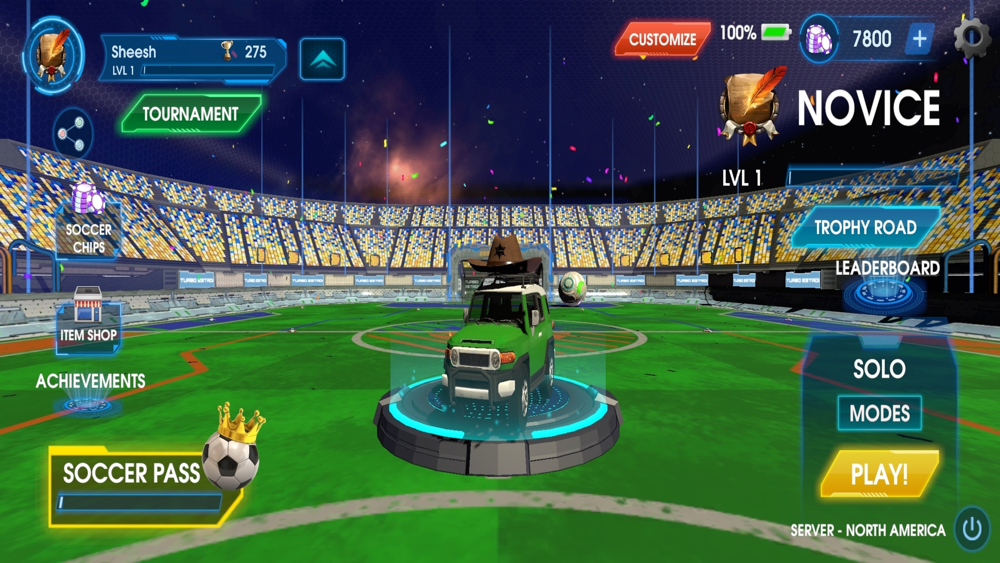The width and height of the screenshot is (1000, 563).
Task: Add more chips with the plus button
Action: (919, 40)
